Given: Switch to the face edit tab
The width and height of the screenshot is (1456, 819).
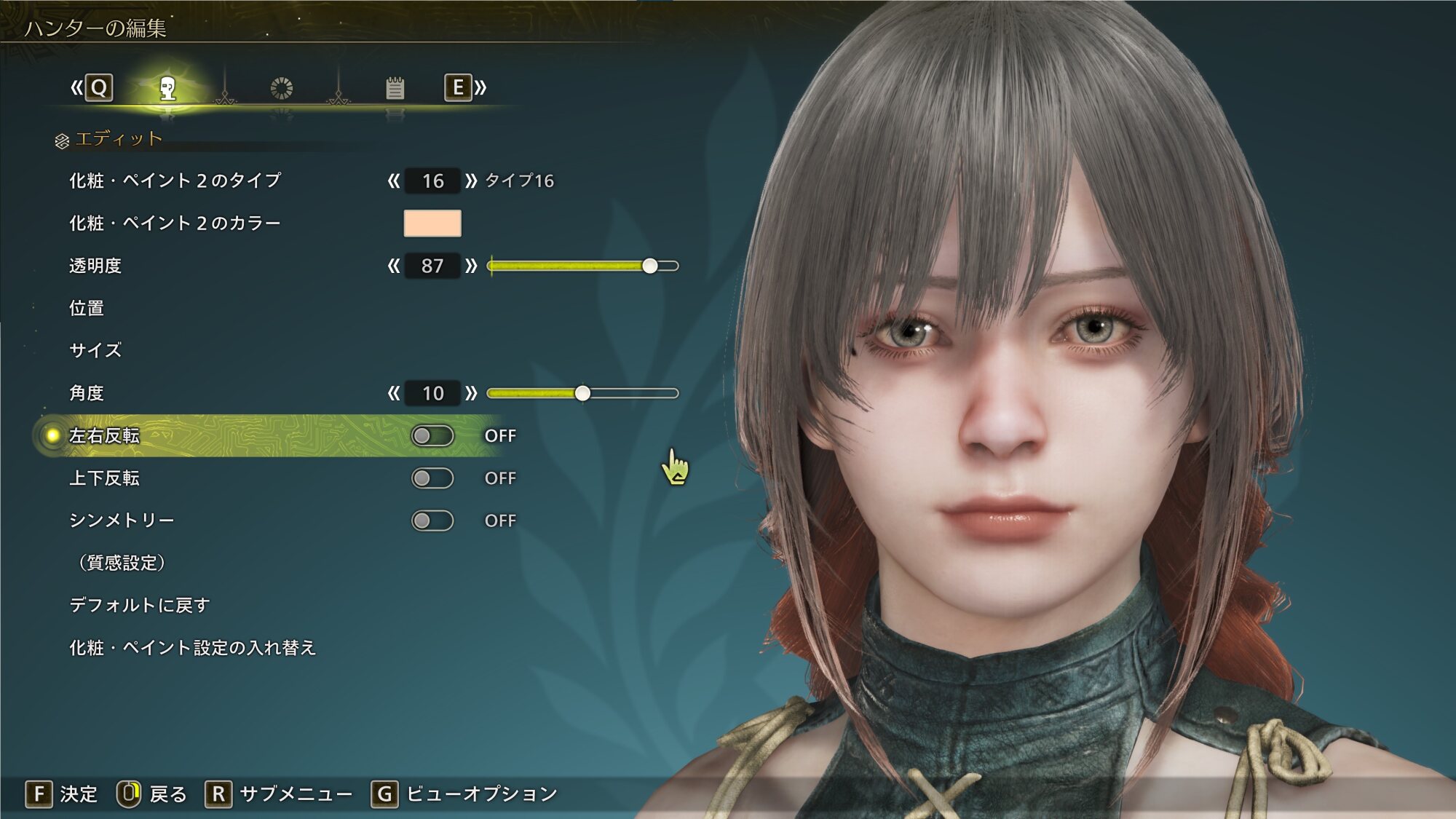Looking at the screenshot, I should (x=168, y=89).
